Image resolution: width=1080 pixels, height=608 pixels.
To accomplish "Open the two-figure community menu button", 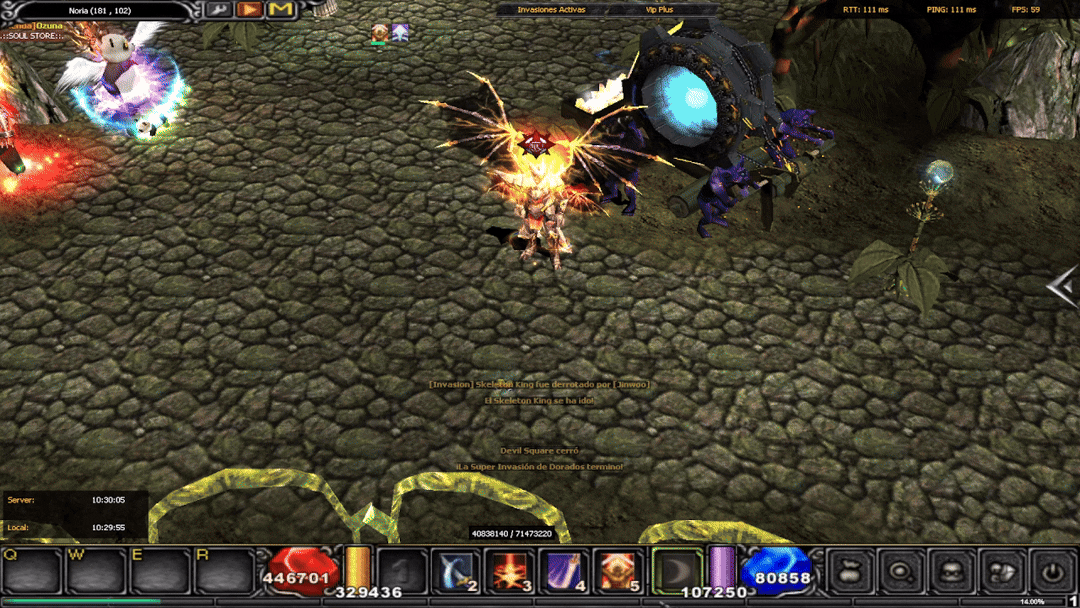I will [x=1002, y=572].
